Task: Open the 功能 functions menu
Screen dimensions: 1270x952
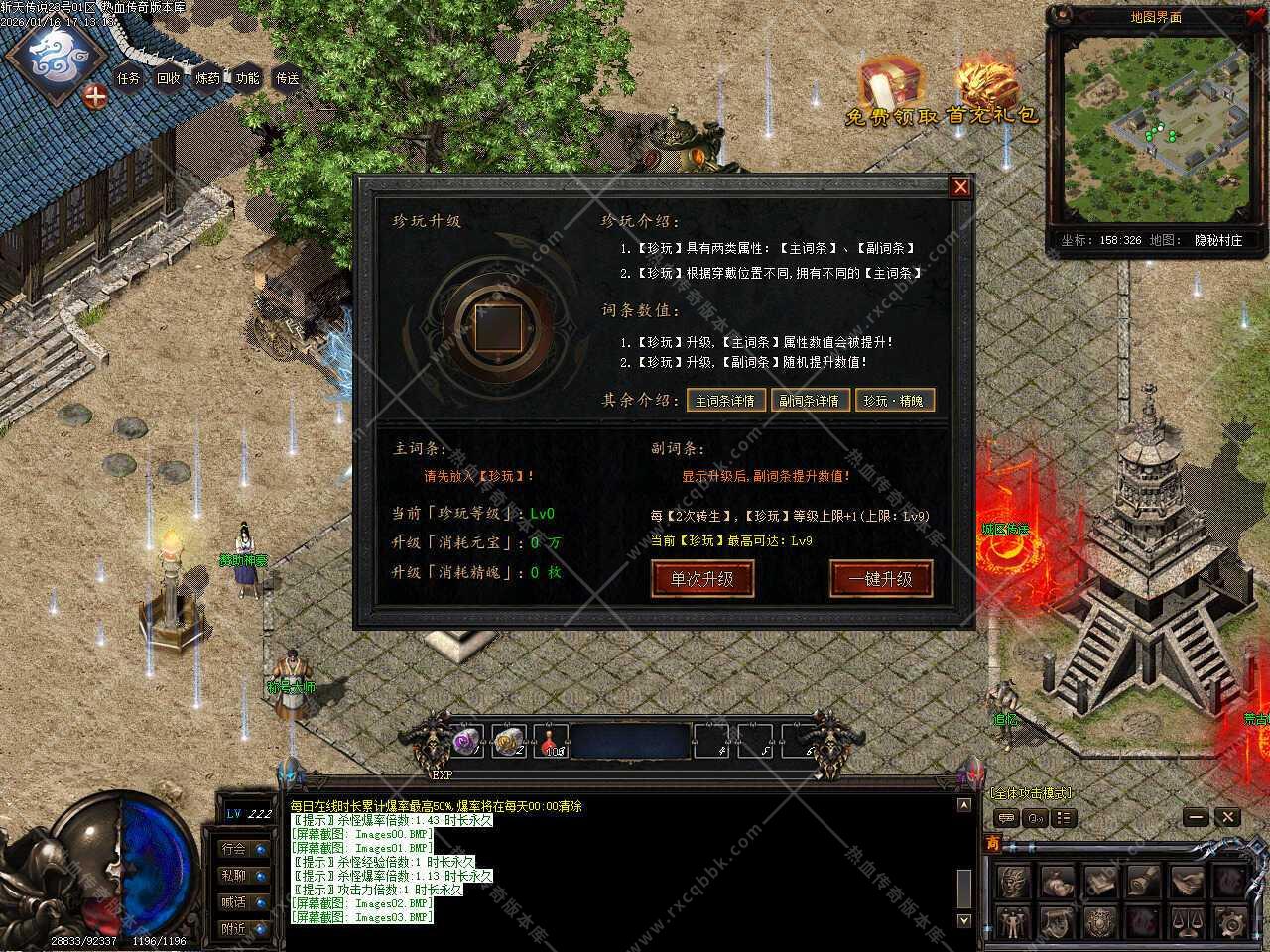Action: 248,78
